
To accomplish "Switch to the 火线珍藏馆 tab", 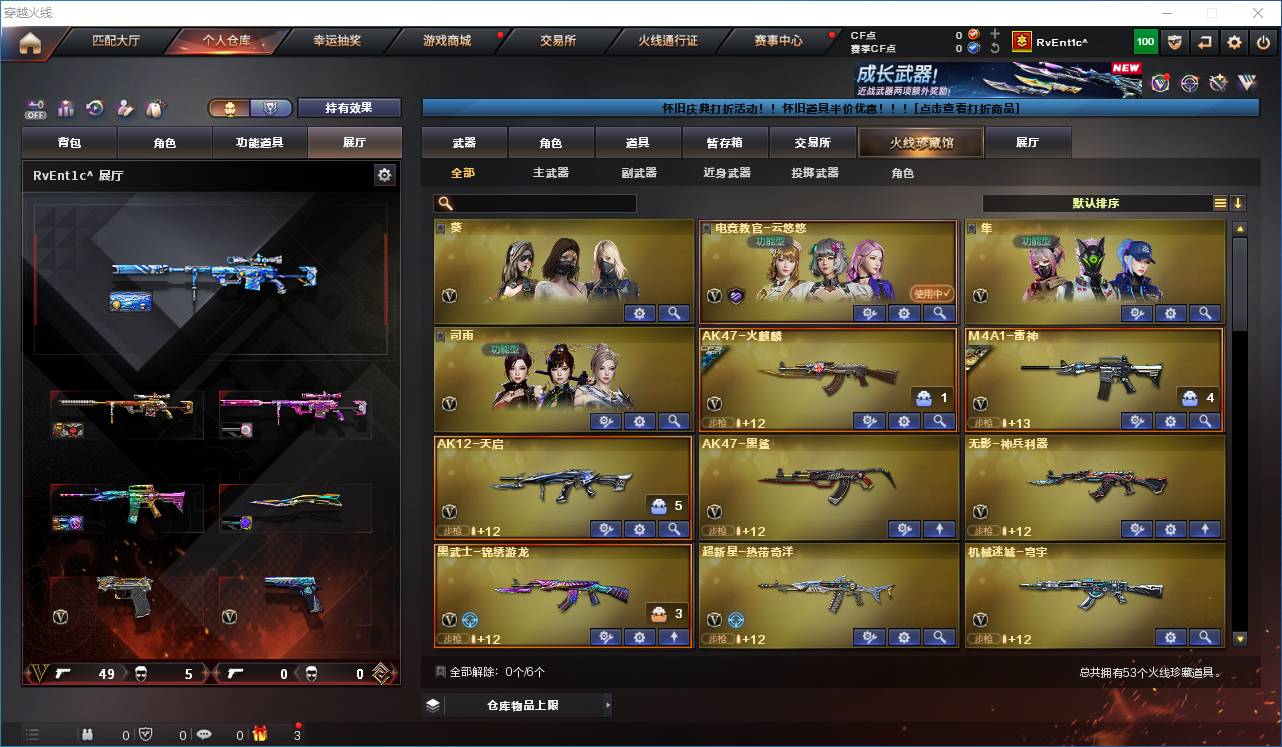I will click(919, 142).
